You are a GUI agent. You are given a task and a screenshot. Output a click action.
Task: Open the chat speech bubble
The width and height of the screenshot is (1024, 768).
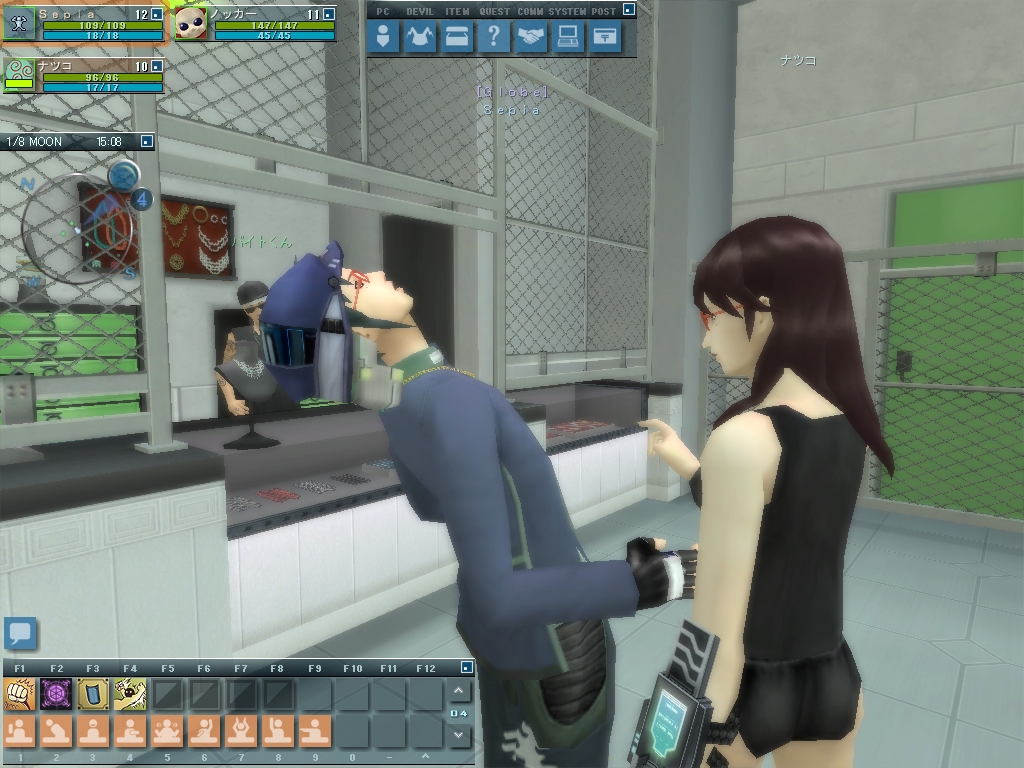[20, 633]
